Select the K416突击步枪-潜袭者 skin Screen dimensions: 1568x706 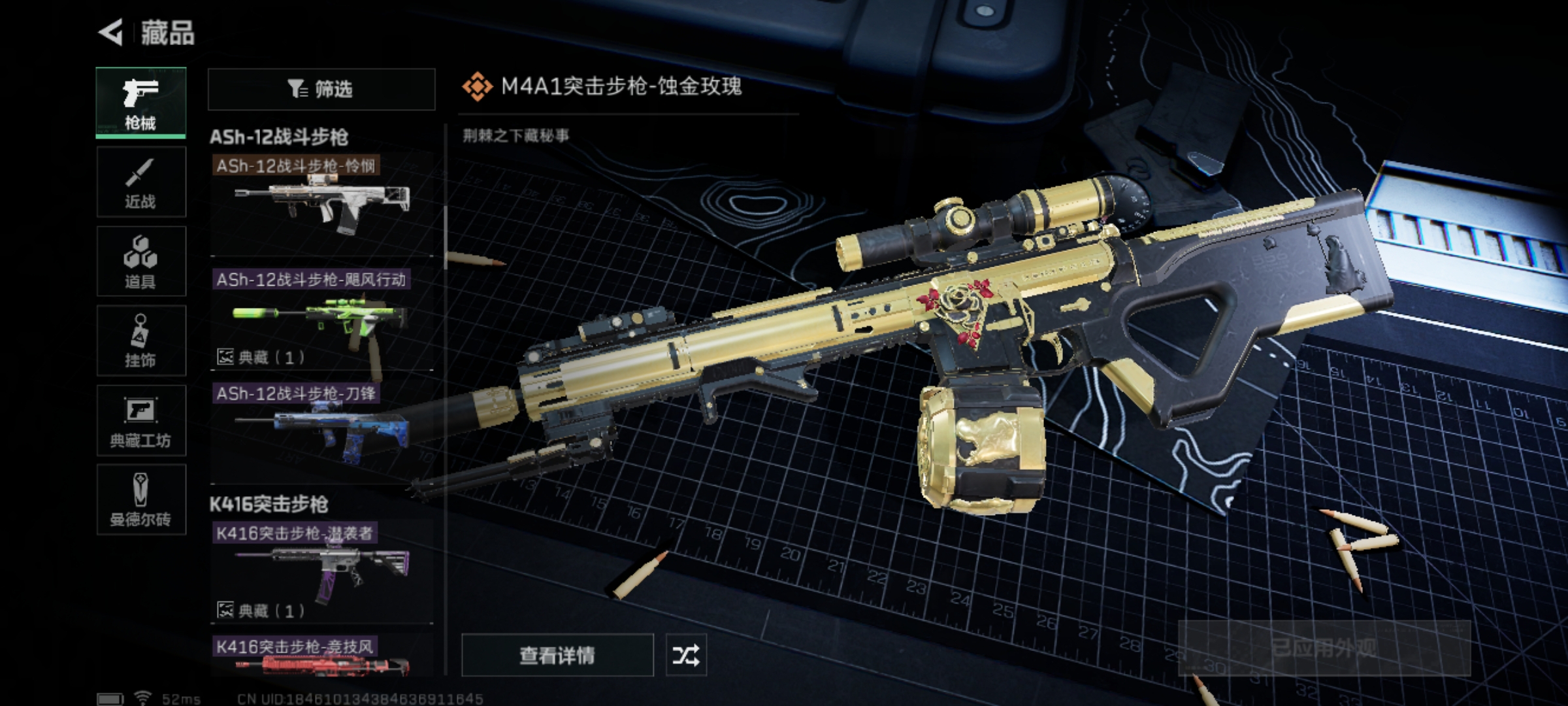pyautogui.click(x=322, y=570)
